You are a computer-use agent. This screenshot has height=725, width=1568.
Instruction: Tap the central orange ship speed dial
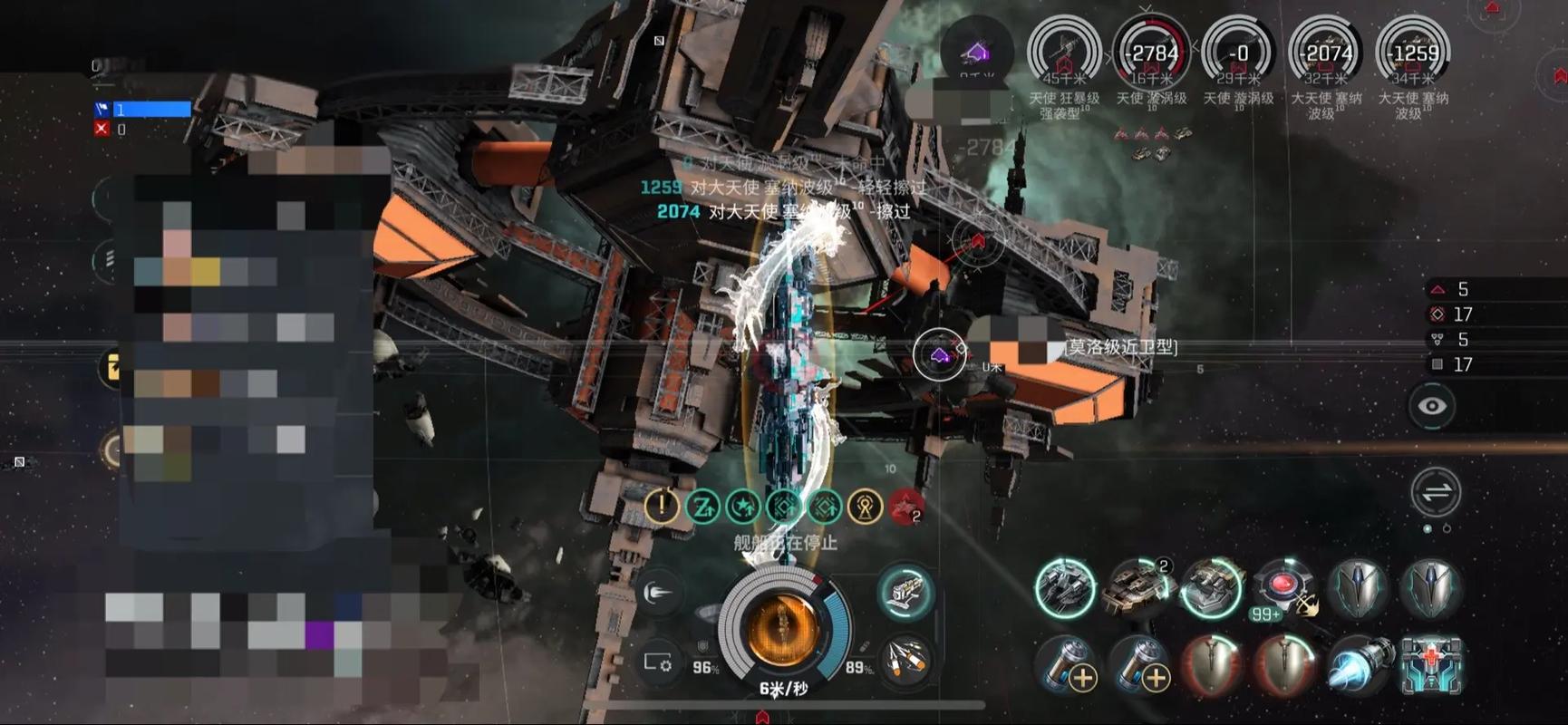click(783, 625)
